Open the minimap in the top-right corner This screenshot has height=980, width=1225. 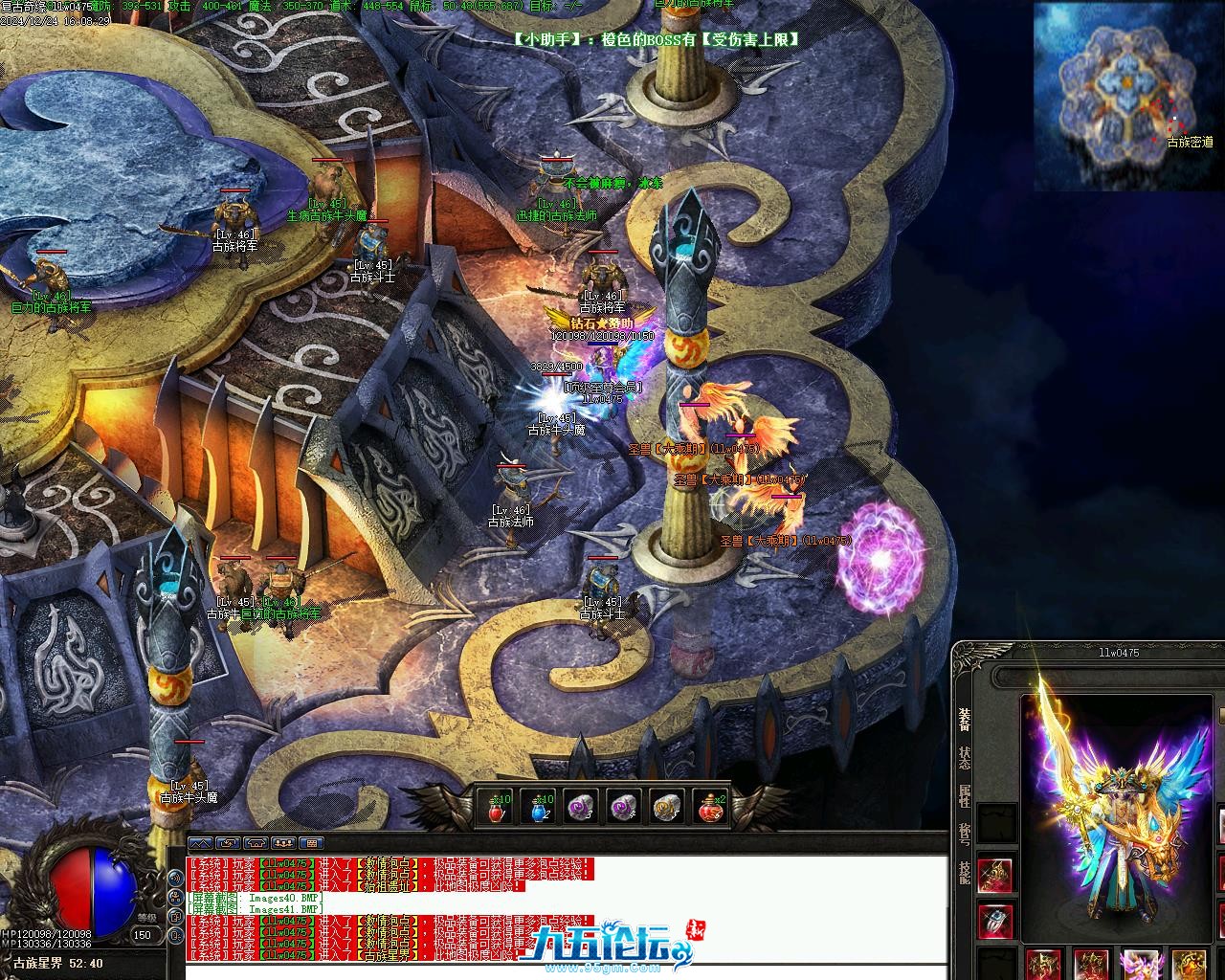pyautogui.click(x=1126, y=96)
